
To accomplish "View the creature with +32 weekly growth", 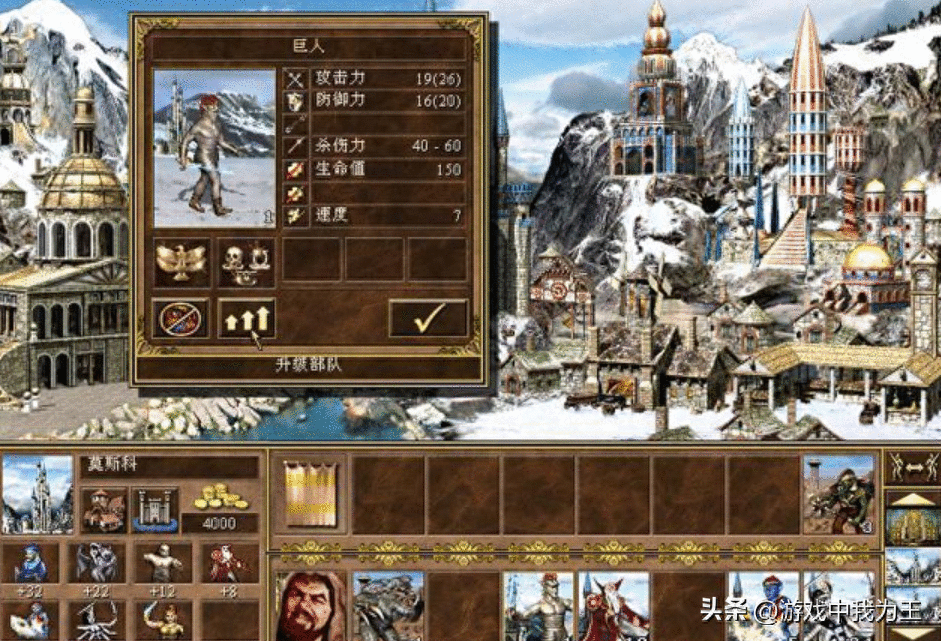I will pos(32,564).
